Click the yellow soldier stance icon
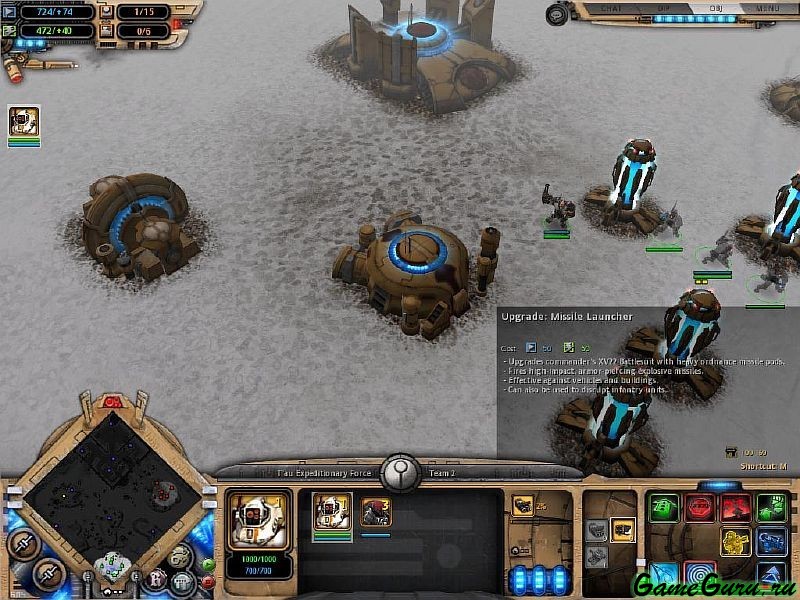Image resolution: width=800 pixels, height=600 pixels. tap(735, 541)
